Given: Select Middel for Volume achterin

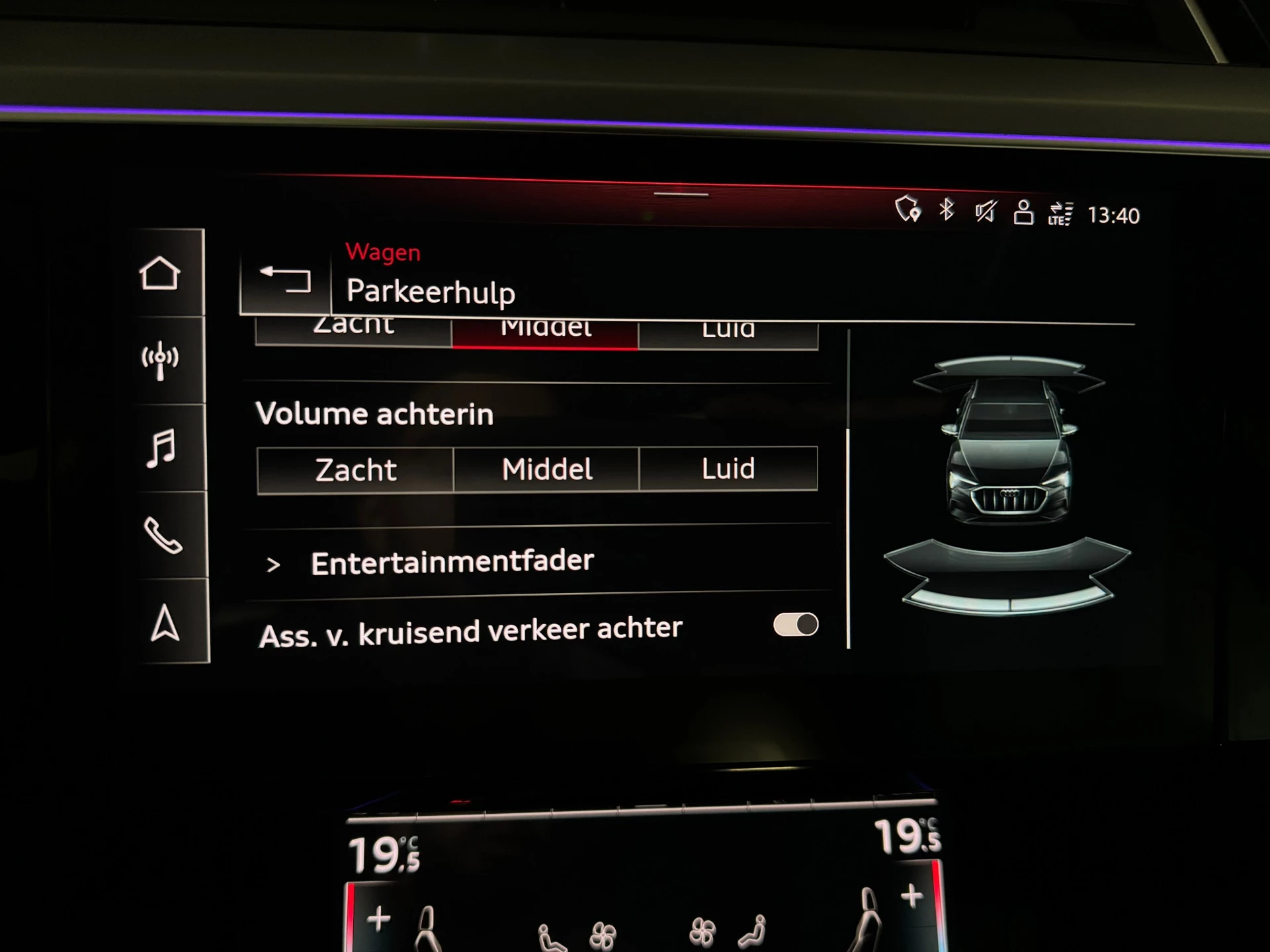Looking at the screenshot, I should pyautogui.click(x=546, y=468).
